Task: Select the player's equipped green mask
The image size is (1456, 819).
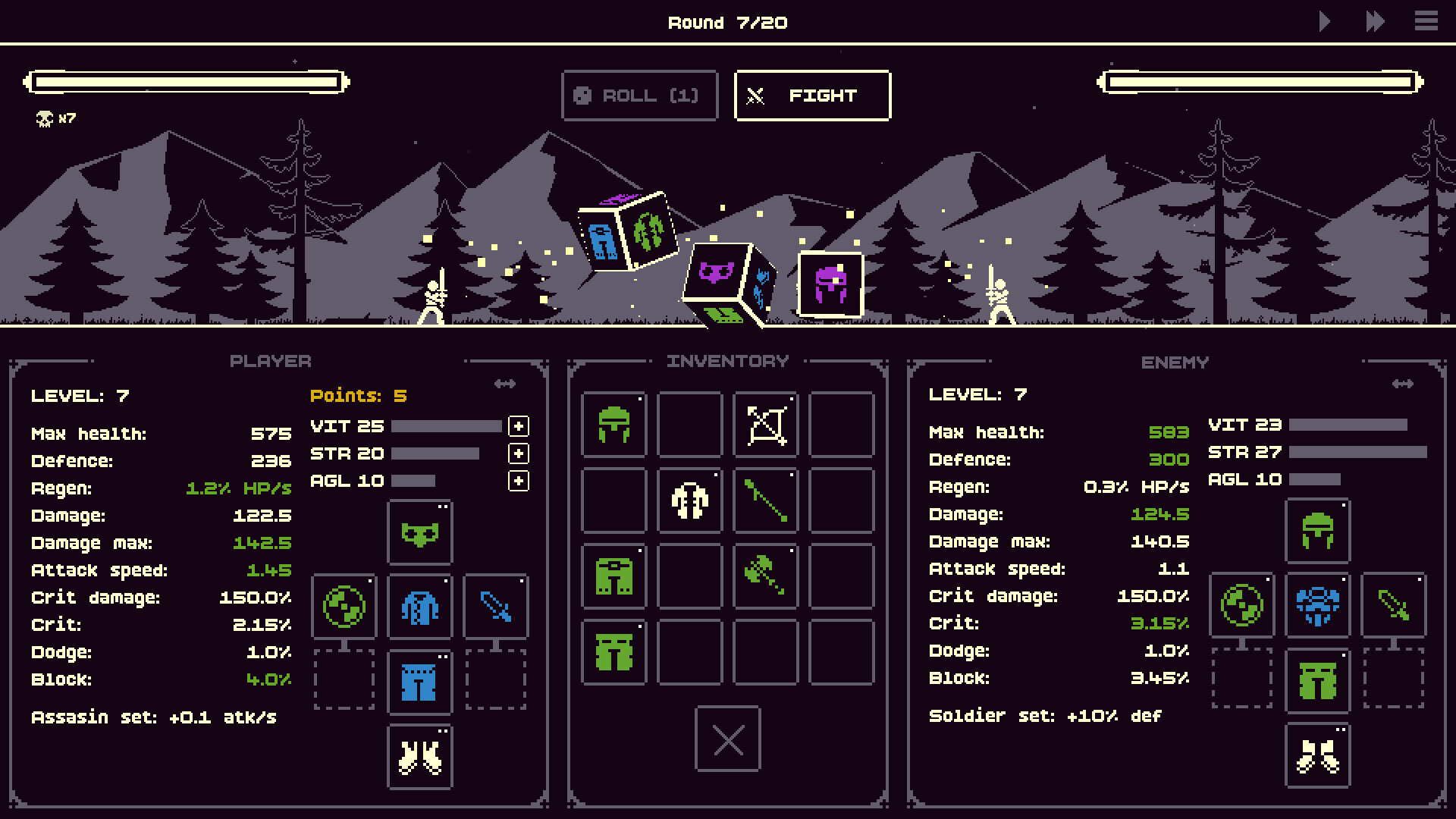Action: pyautogui.click(x=419, y=533)
